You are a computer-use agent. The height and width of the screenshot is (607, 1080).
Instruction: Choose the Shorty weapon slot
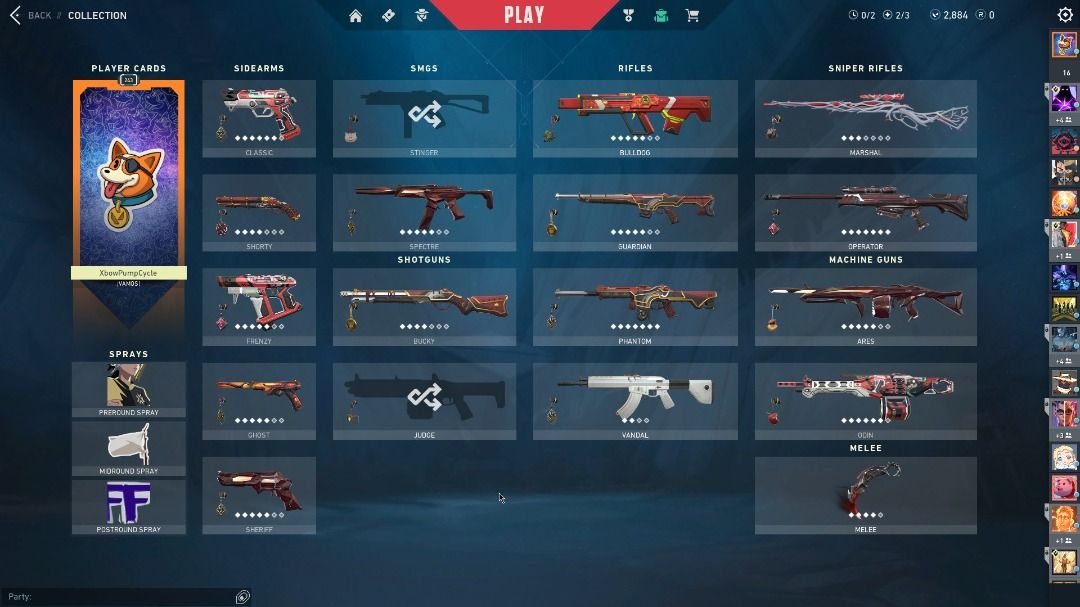pyautogui.click(x=259, y=212)
